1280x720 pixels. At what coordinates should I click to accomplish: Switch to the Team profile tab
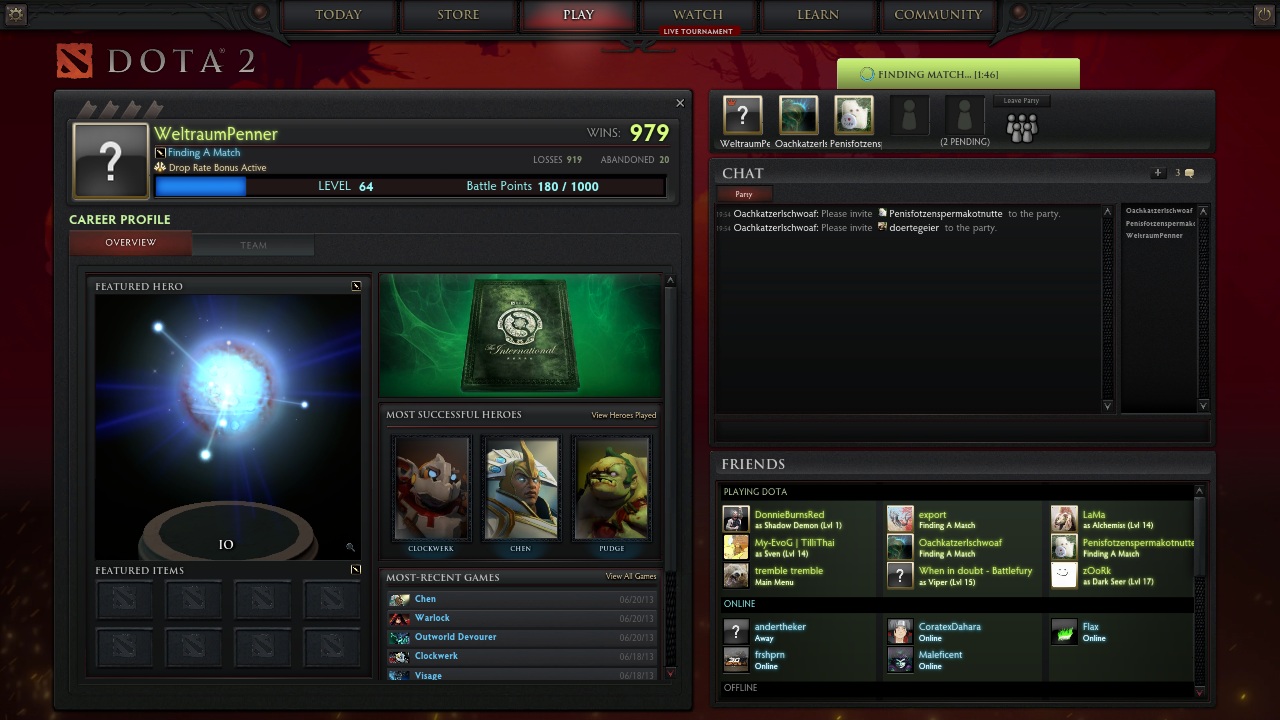(x=253, y=244)
